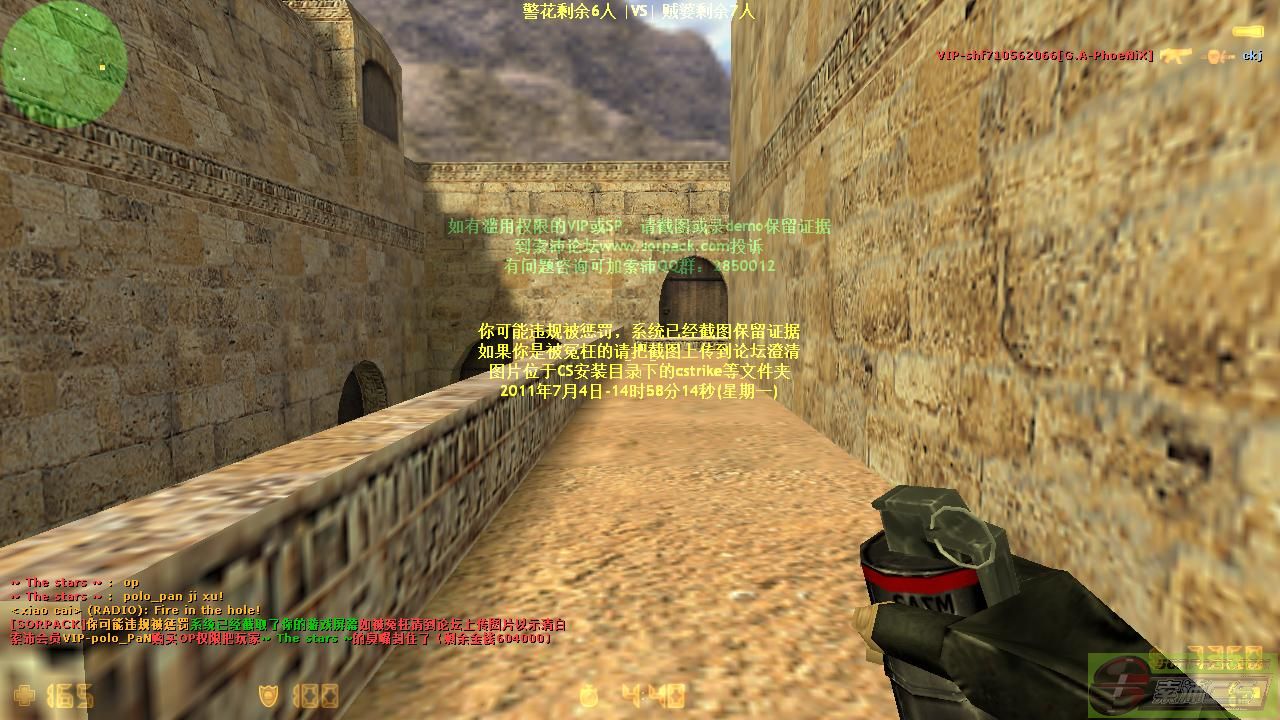Click the armor shield icon
1280x720 pixels.
point(268,695)
